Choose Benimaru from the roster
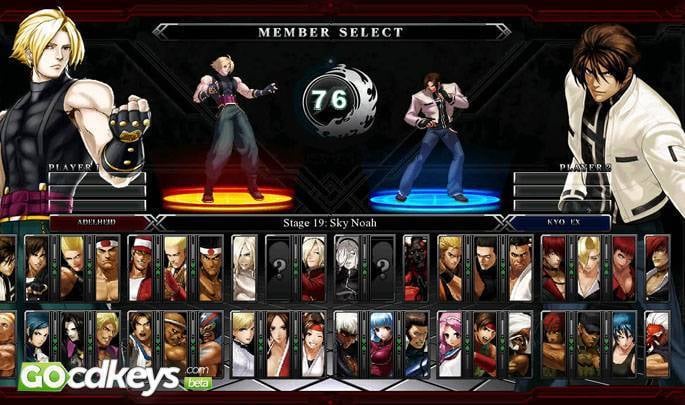This screenshot has height=405, width=685. (72, 268)
